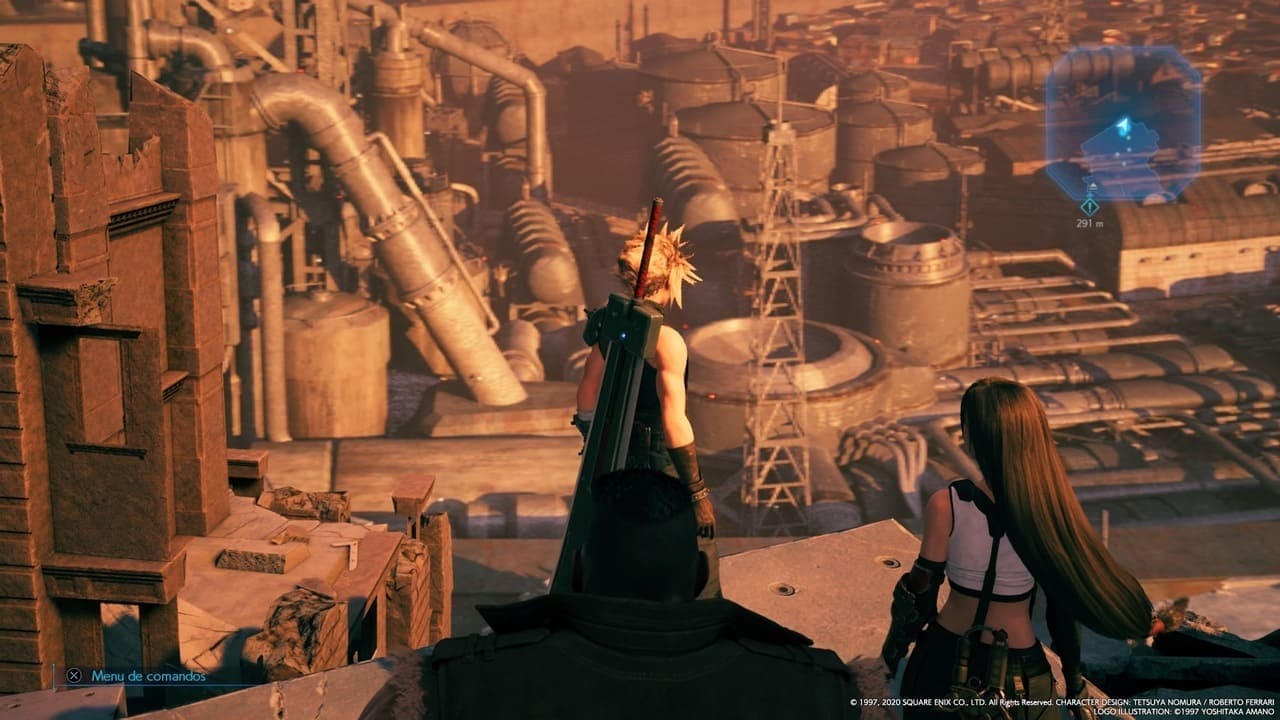Image resolution: width=1280 pixels, height=720 pixels.
Task: Click the X button prompt icon
Action: pos(74,674)
